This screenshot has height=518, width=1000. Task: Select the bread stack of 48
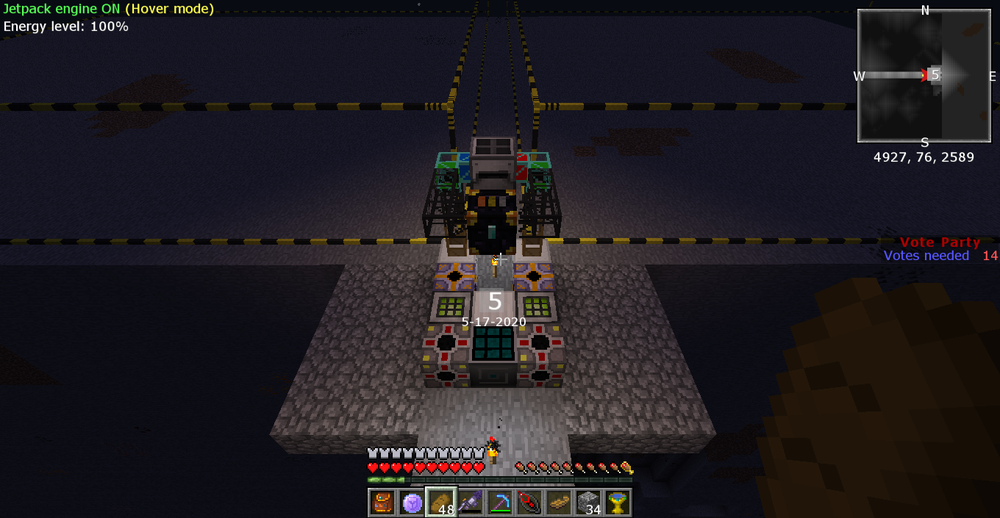coord(441,502)
